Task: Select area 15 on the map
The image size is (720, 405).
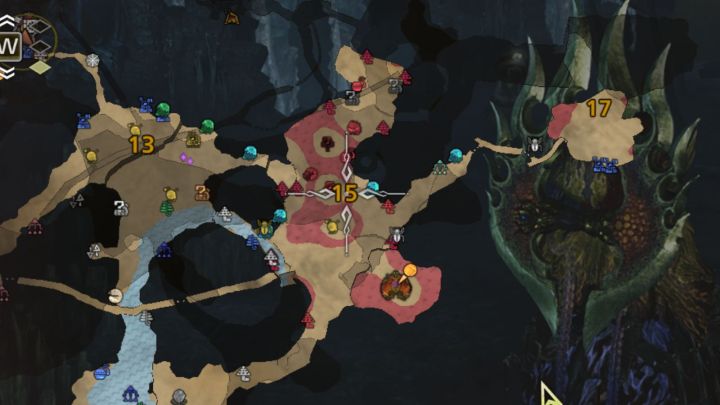Action: (345, 193)
